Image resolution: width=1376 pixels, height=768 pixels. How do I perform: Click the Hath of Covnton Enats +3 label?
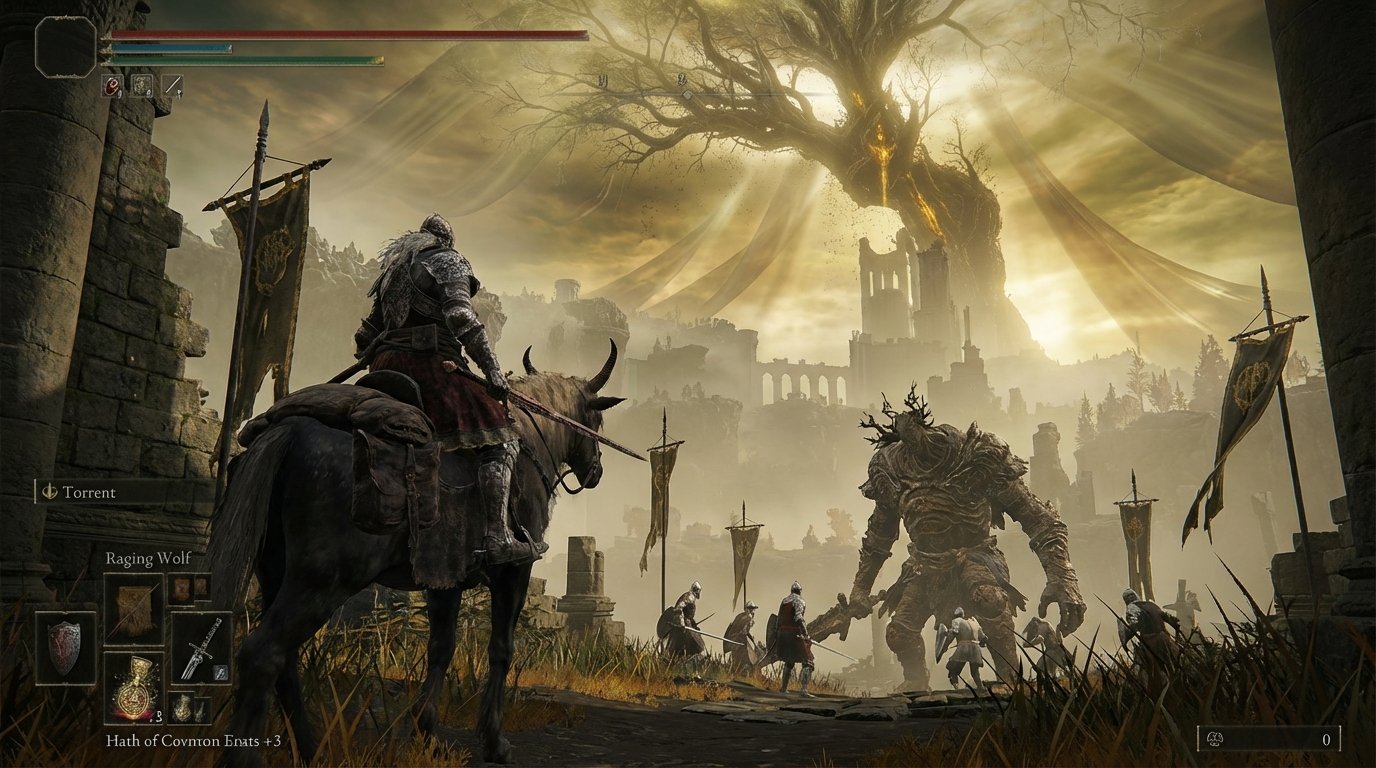[192, 742]
